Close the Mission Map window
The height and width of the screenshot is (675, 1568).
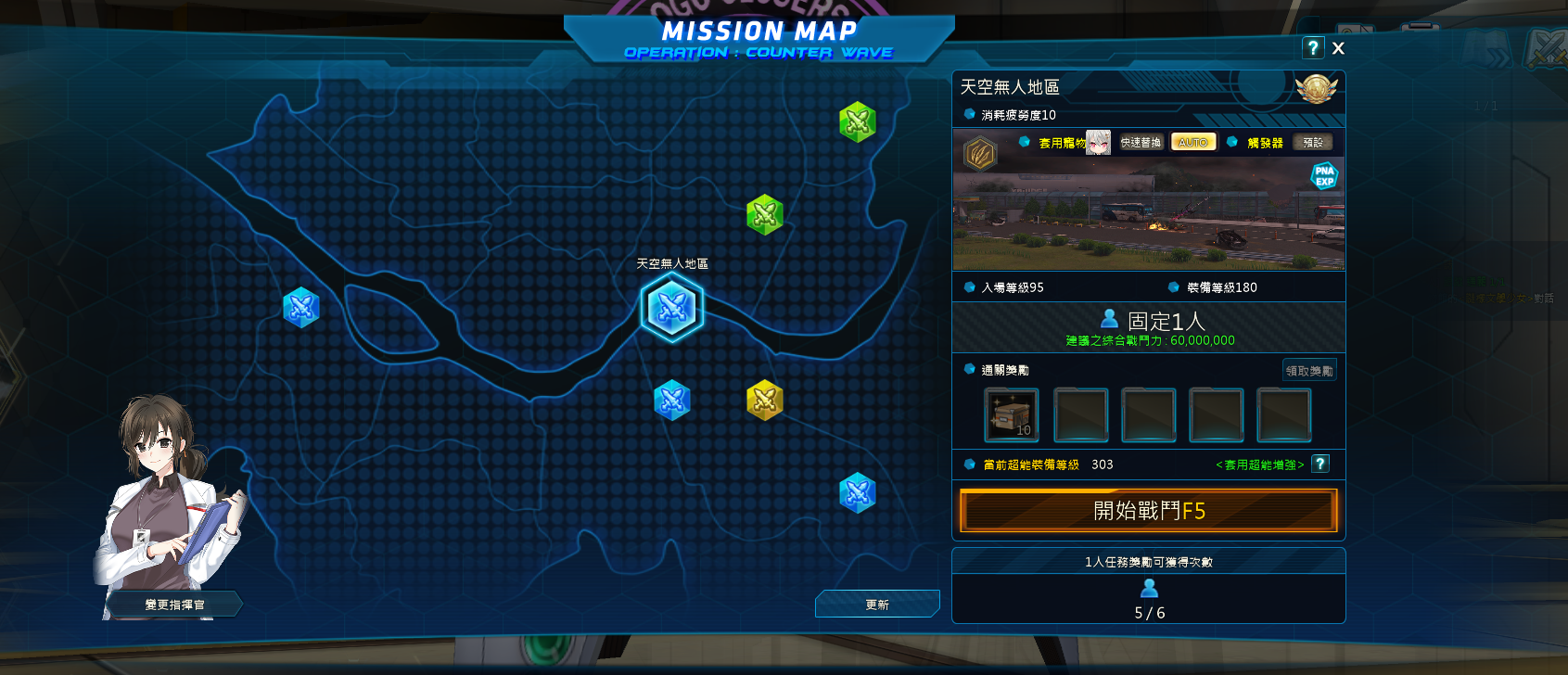(x=1338, y=48)
